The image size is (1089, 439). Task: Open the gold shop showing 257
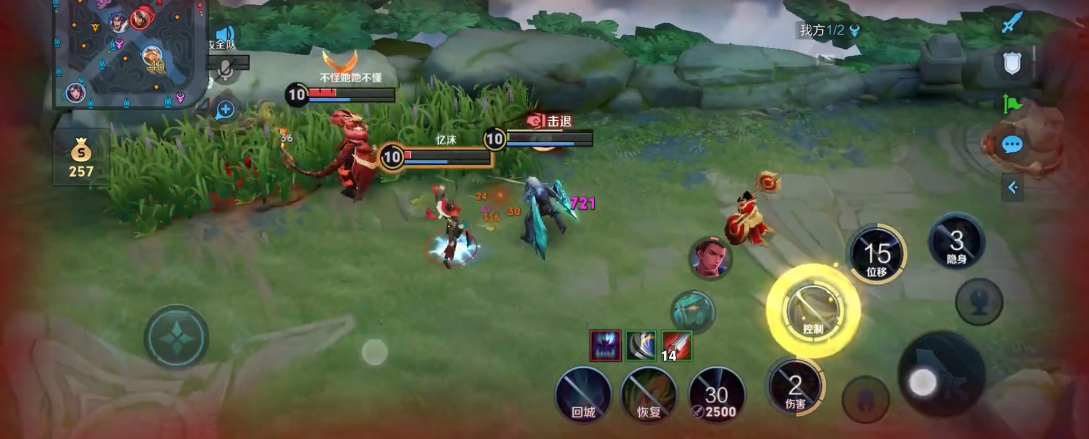pos(81,158)
